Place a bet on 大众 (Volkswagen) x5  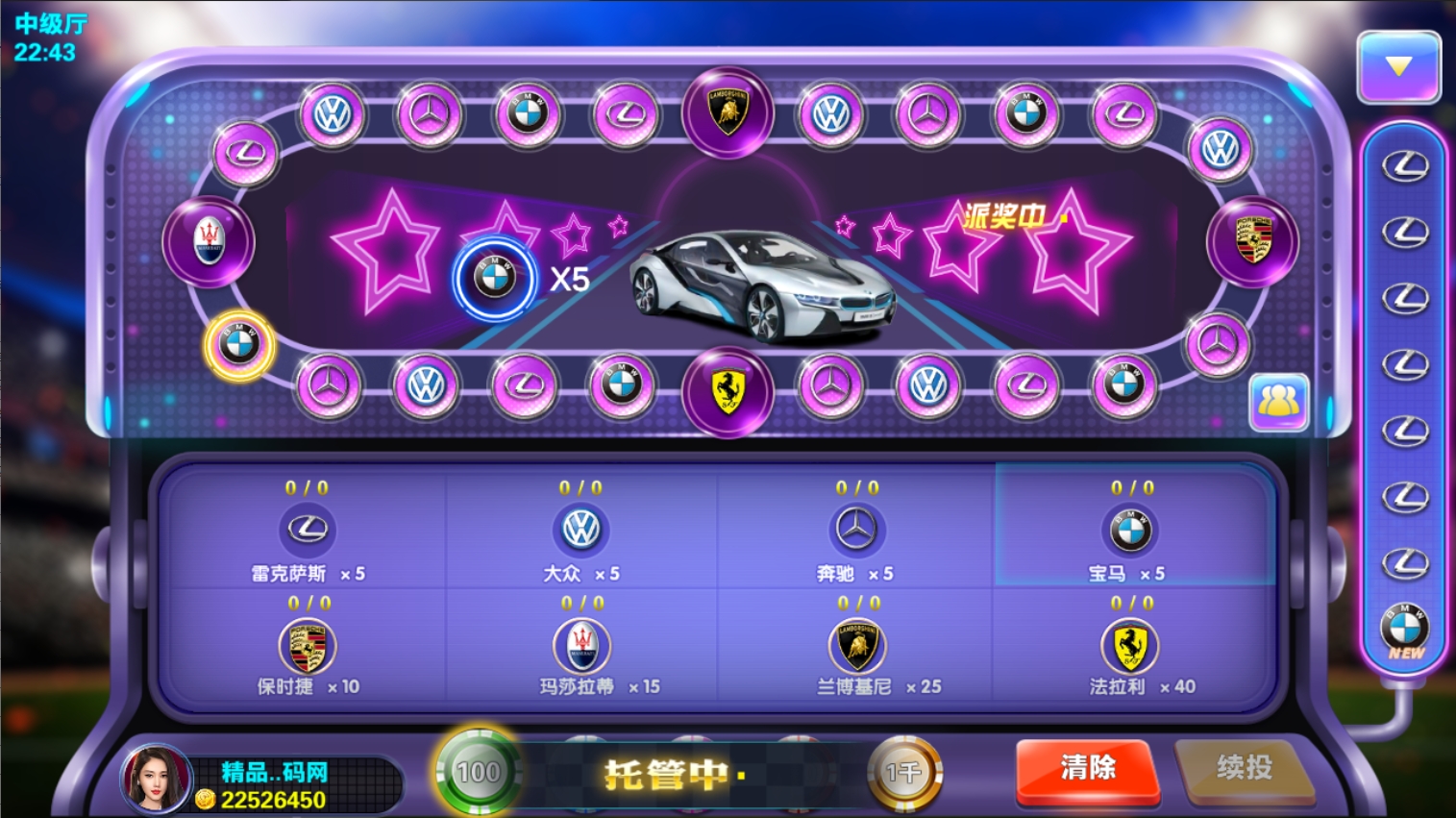point(581,532)
